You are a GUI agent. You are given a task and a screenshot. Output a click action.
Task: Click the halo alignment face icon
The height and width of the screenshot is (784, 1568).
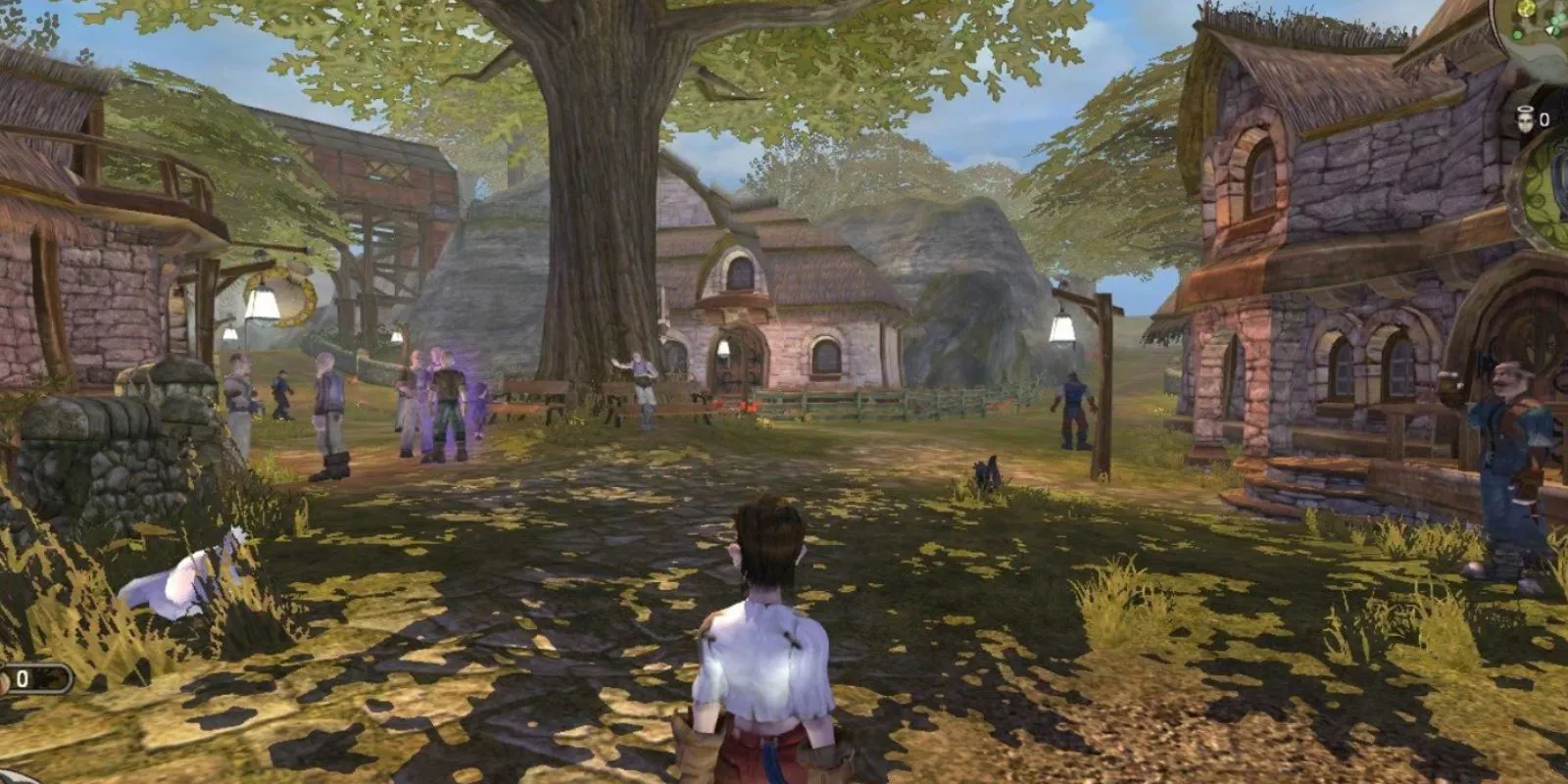point(1524,120)
